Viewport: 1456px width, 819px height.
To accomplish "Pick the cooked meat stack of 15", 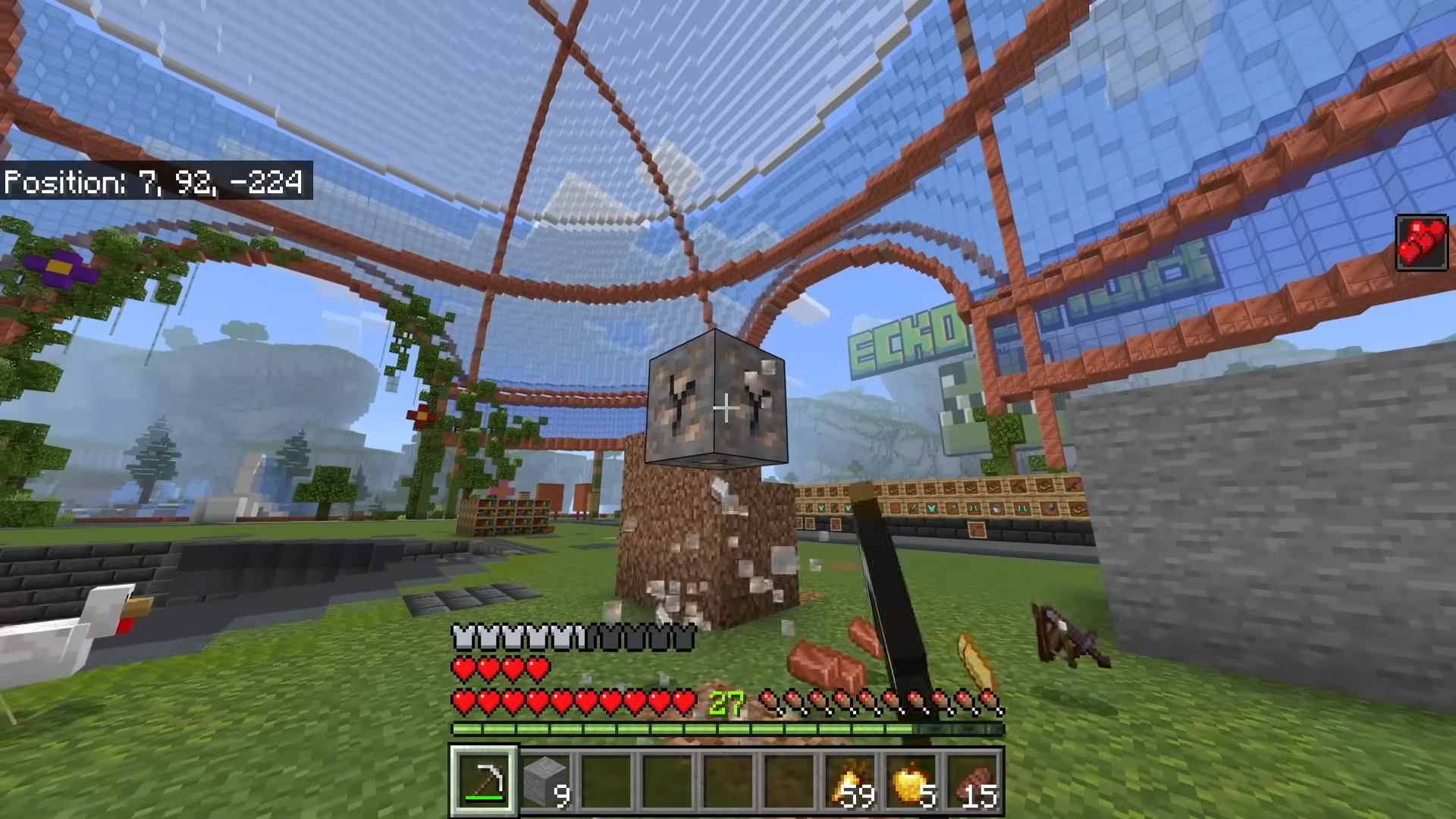I will point(972,781).
